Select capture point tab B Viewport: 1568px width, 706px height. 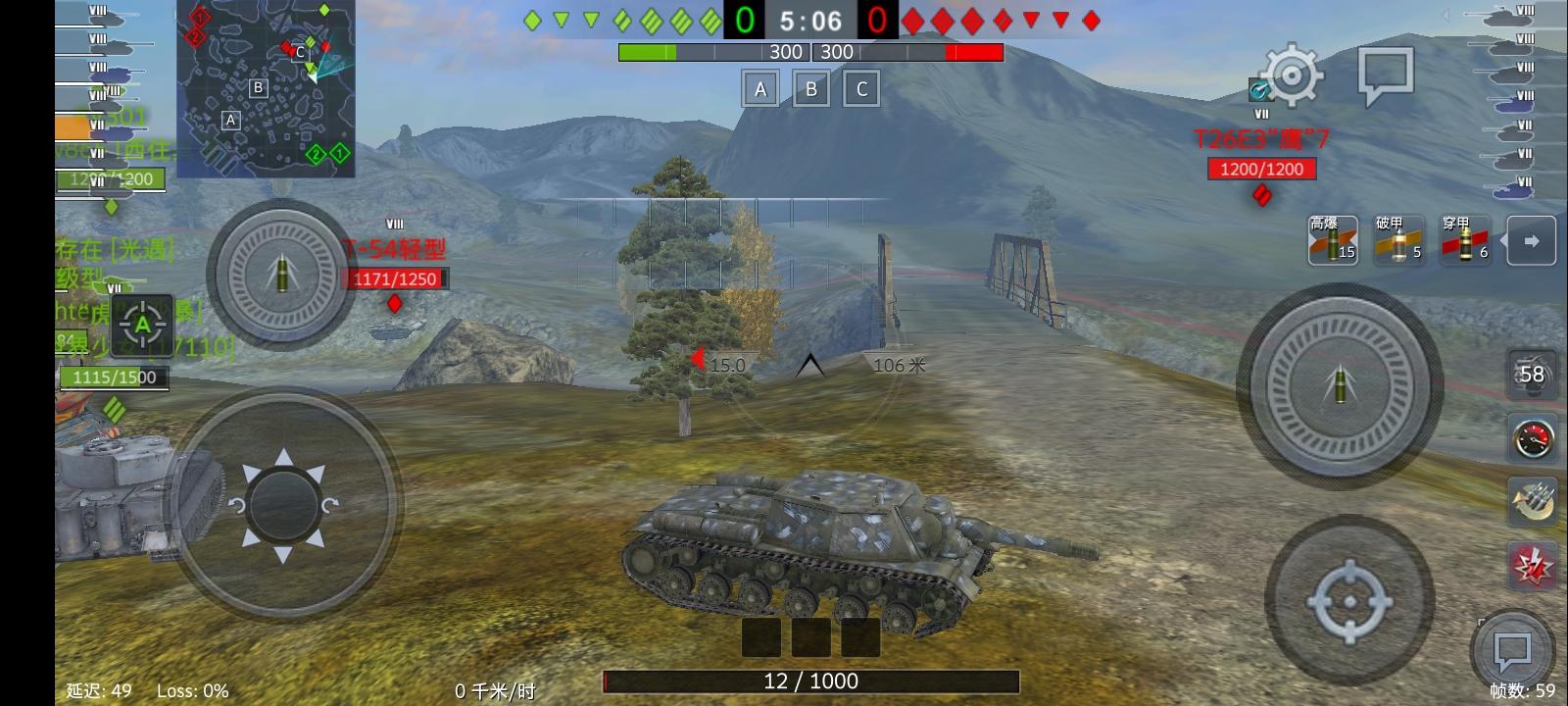tap(810, 88)
